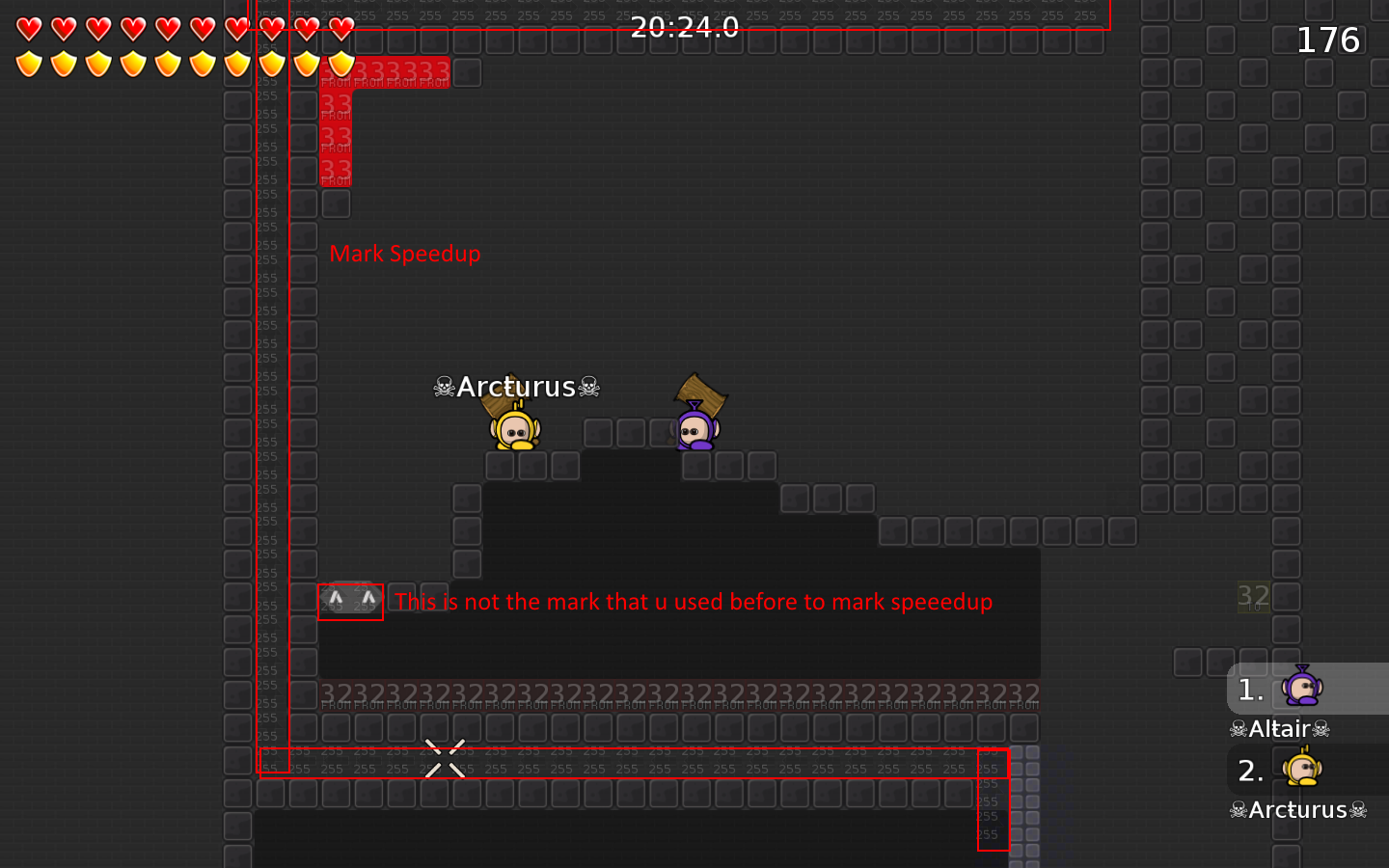This screenshot has width=1389, height=868.
Task: Toggle the first shield in the armor row
Action: click(x=28, y=65)
